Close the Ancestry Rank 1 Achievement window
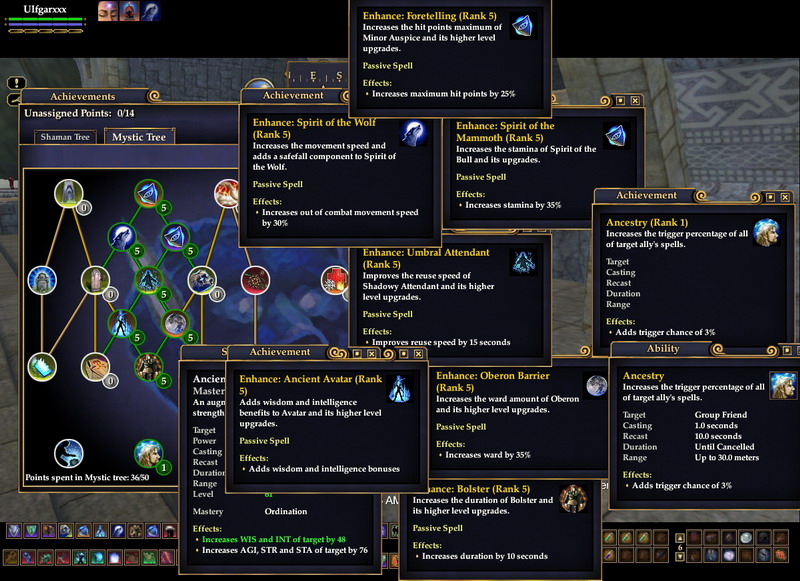Viewport: 800px width, 581px height. coord(784,196)
